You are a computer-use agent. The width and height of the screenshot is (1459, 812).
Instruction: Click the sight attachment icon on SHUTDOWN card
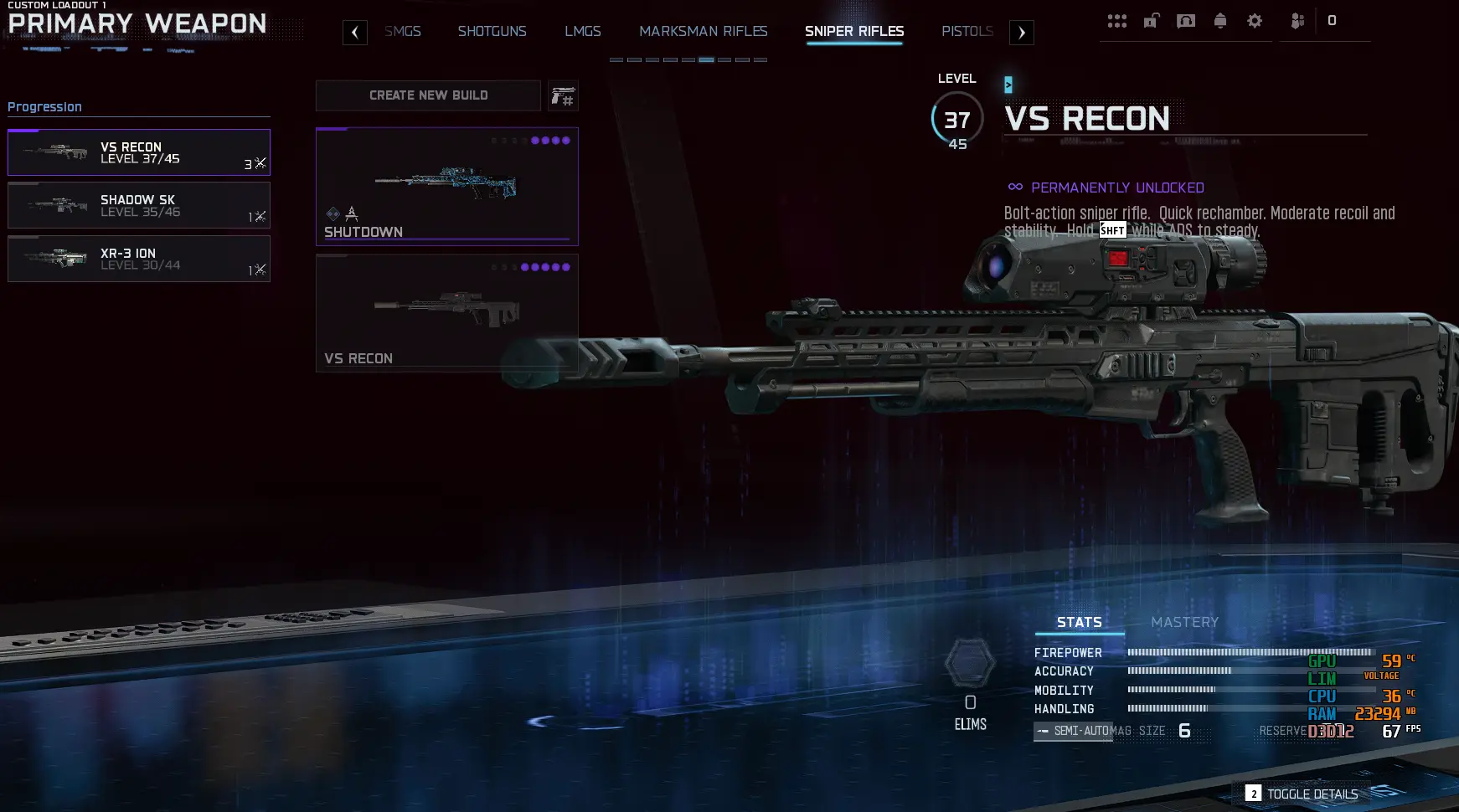coord(352,214)
